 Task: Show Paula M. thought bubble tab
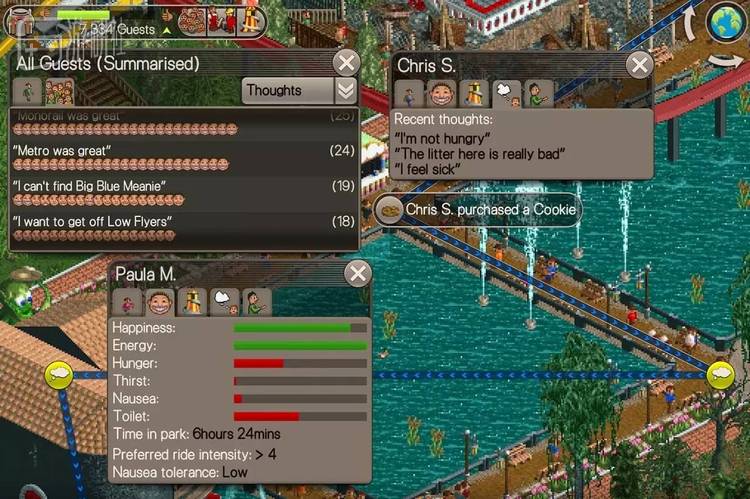tap(225, 302)
